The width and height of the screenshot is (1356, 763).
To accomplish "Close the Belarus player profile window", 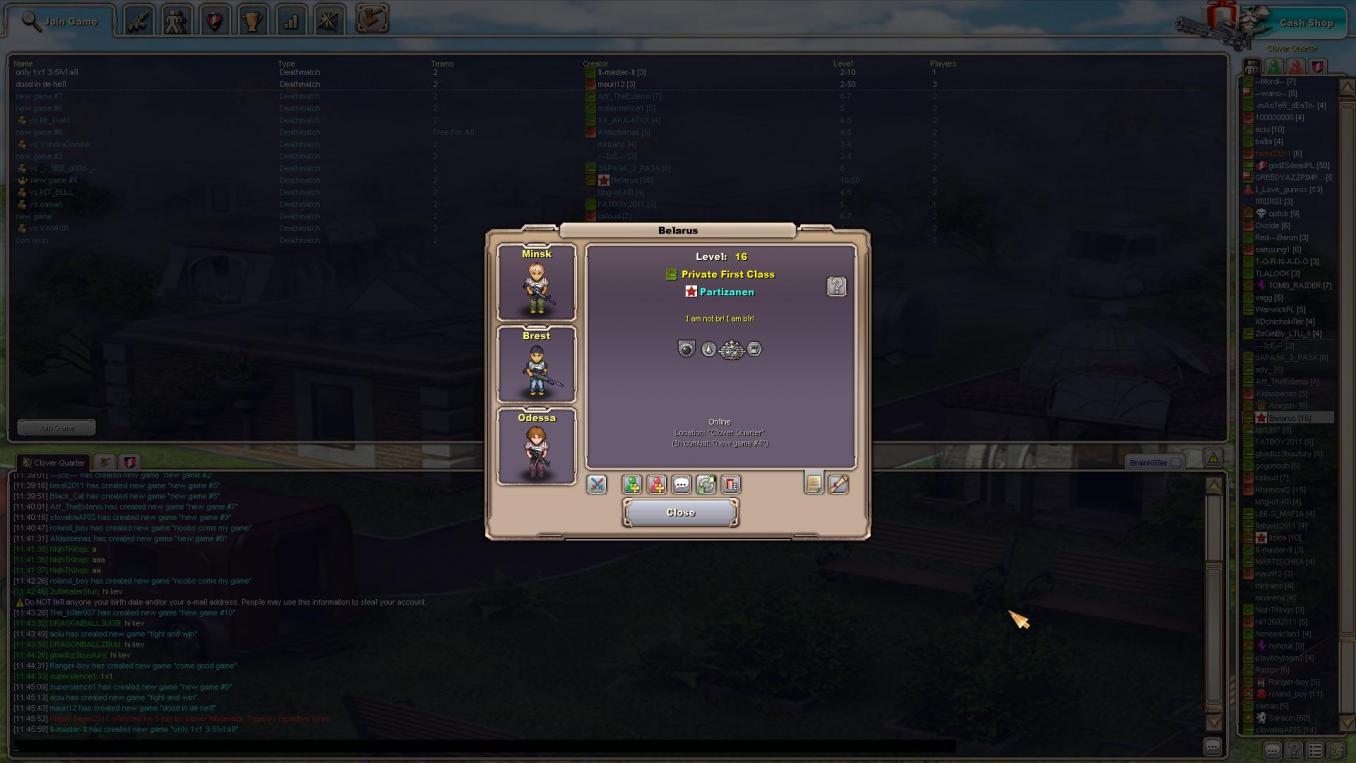I will [x=680, y=512].
